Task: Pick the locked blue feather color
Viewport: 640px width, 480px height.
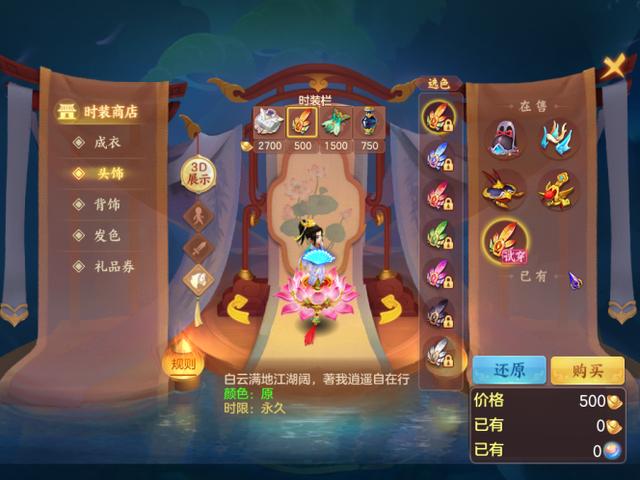Action: pos(439,155)
